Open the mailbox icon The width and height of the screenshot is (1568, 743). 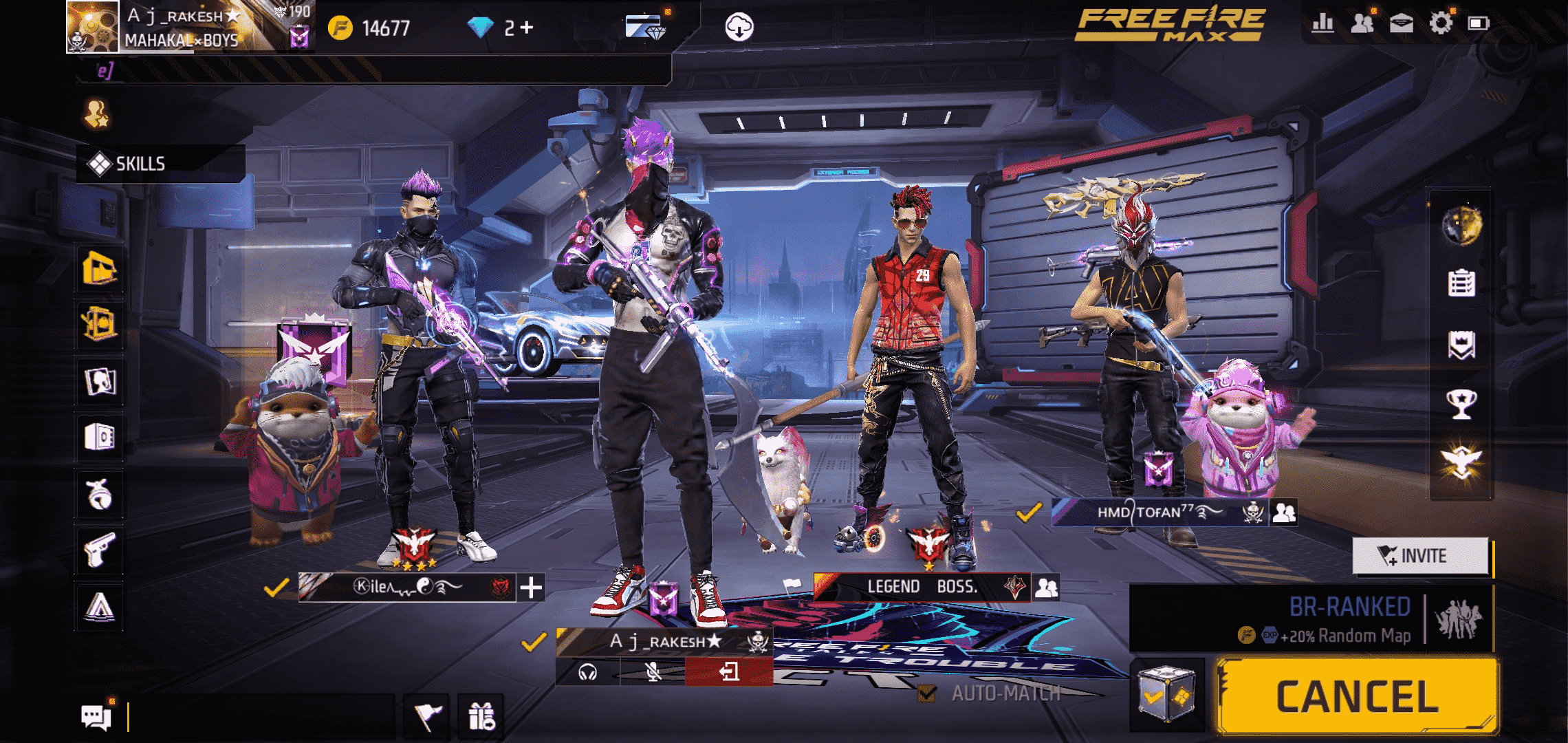(1401, 23)
